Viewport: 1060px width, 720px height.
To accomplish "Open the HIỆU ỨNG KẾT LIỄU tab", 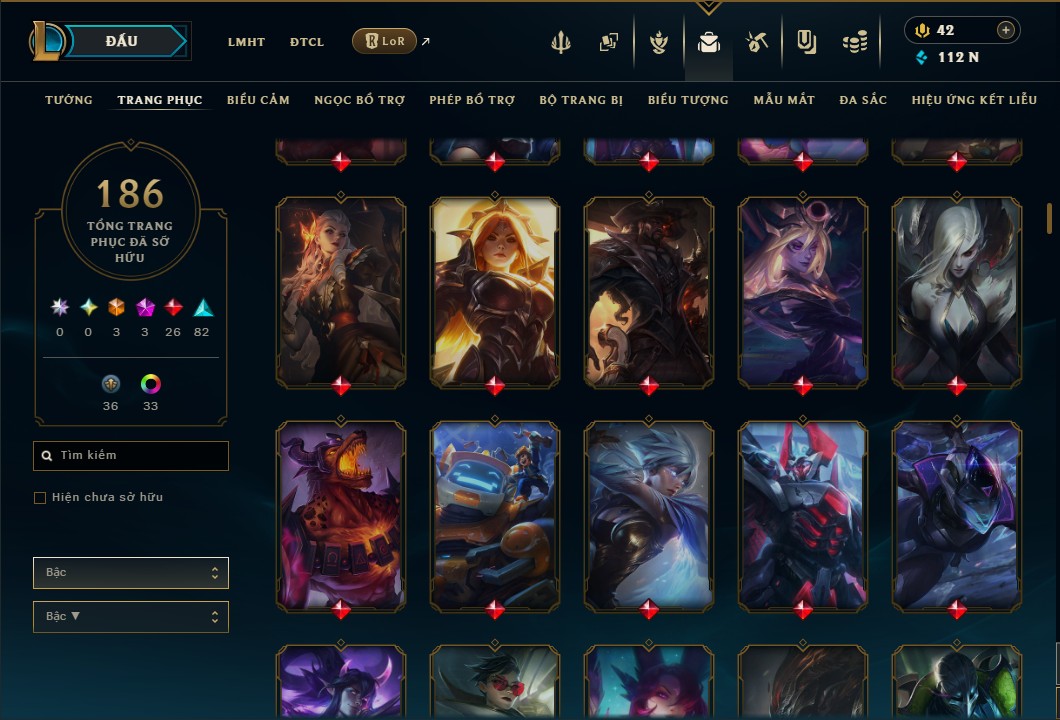I will pos(975,100).
